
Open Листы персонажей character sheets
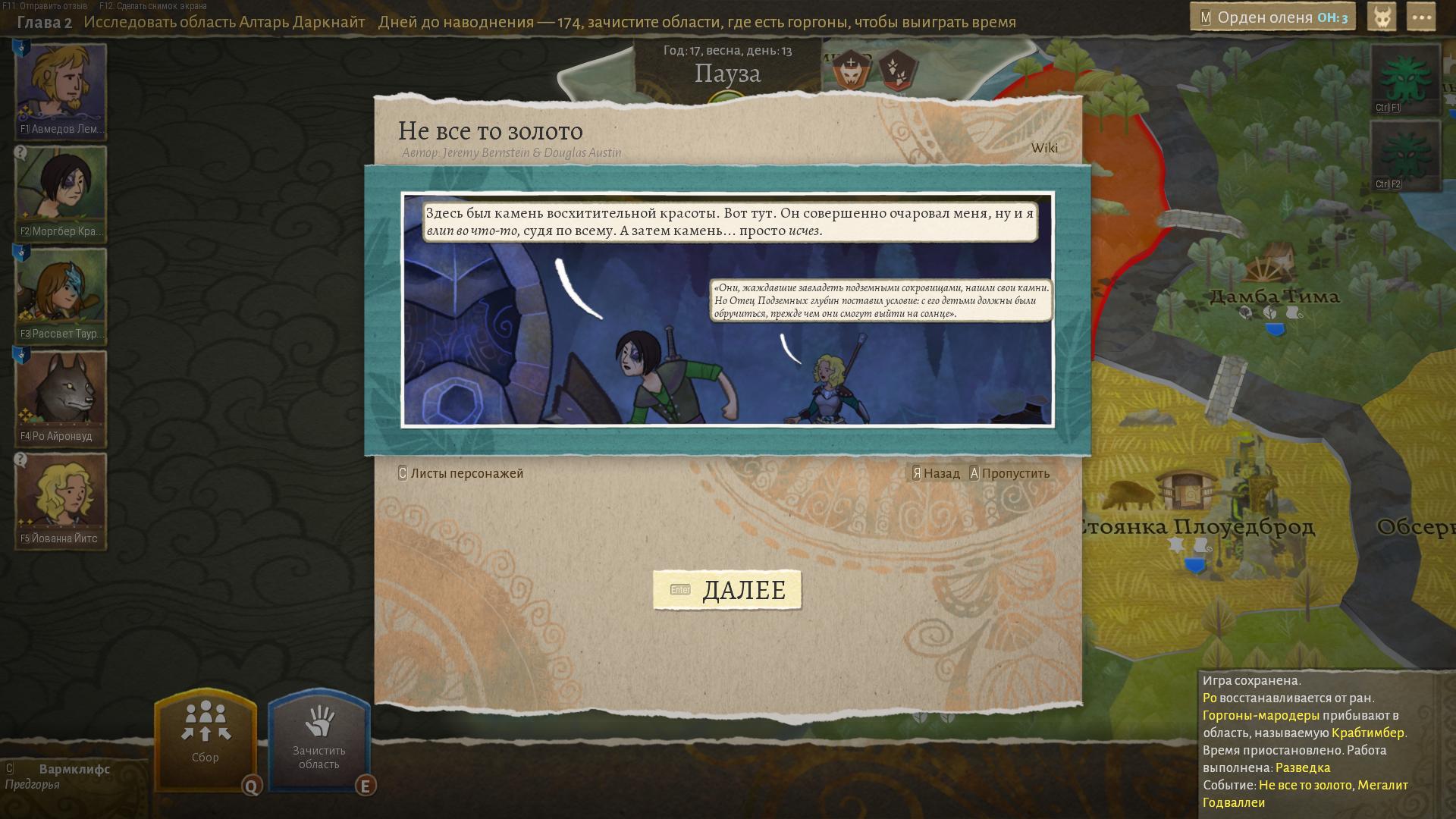pyautogui.click(x=460, y=473)
